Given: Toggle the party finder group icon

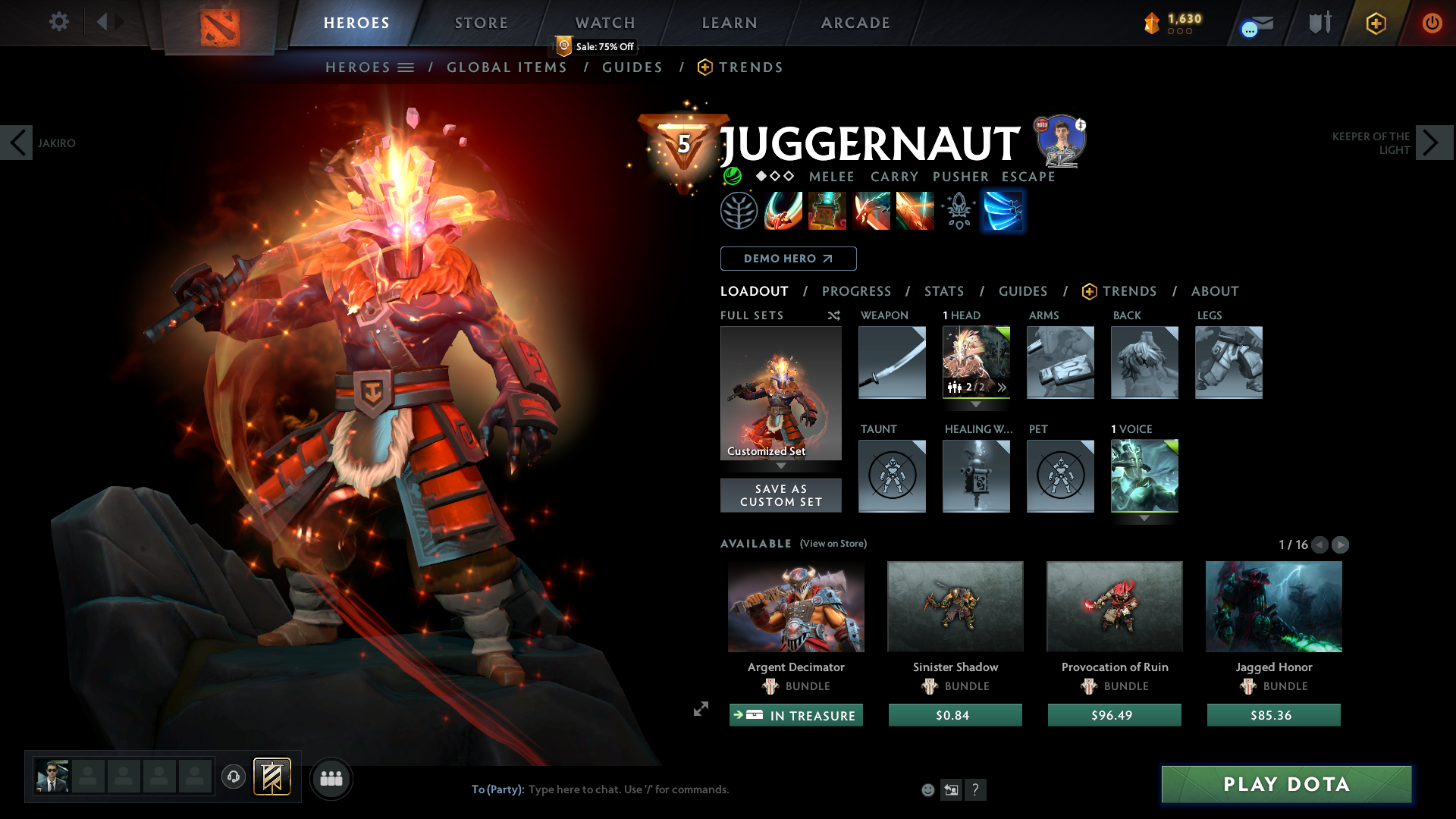Looking at the screenshot, I should click(331, 778).
